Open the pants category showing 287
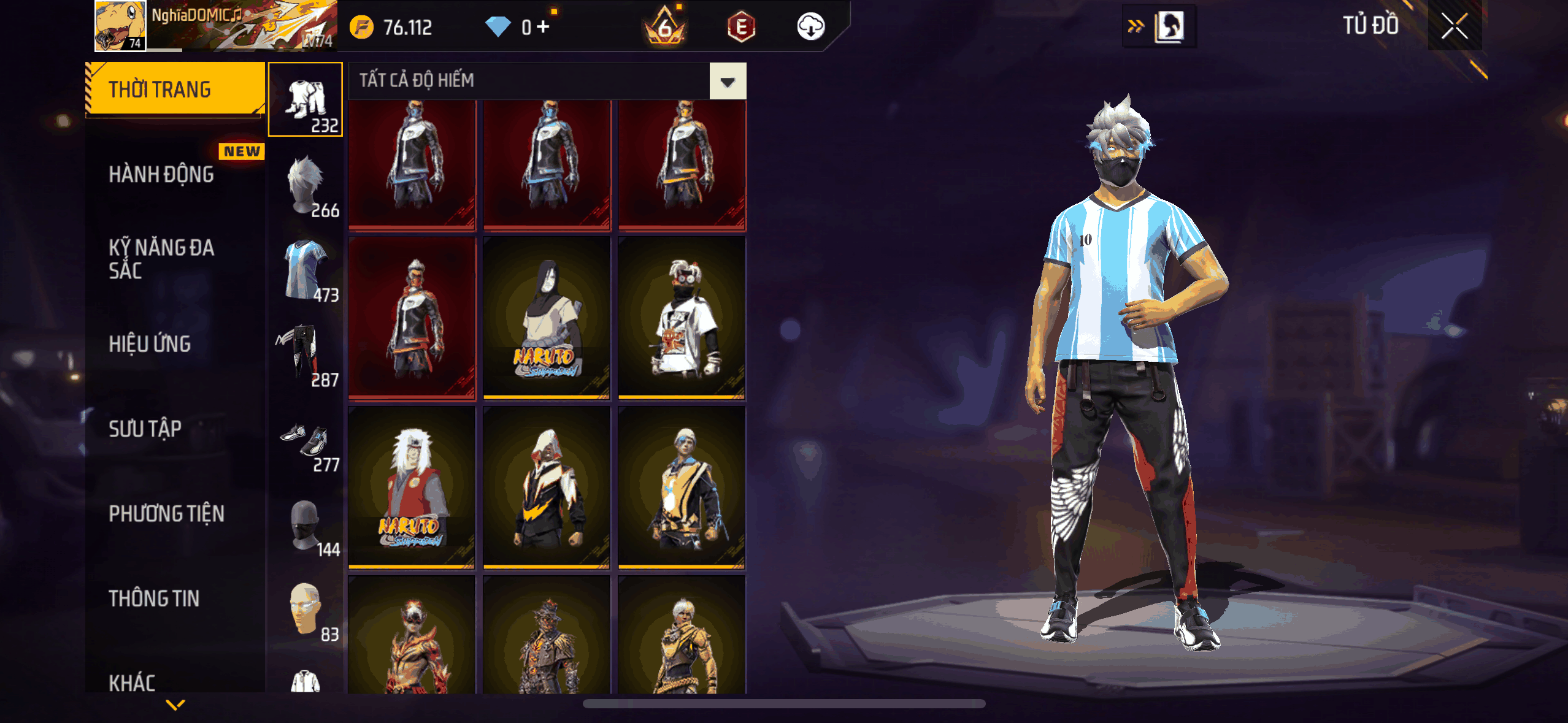 [306, 354]
